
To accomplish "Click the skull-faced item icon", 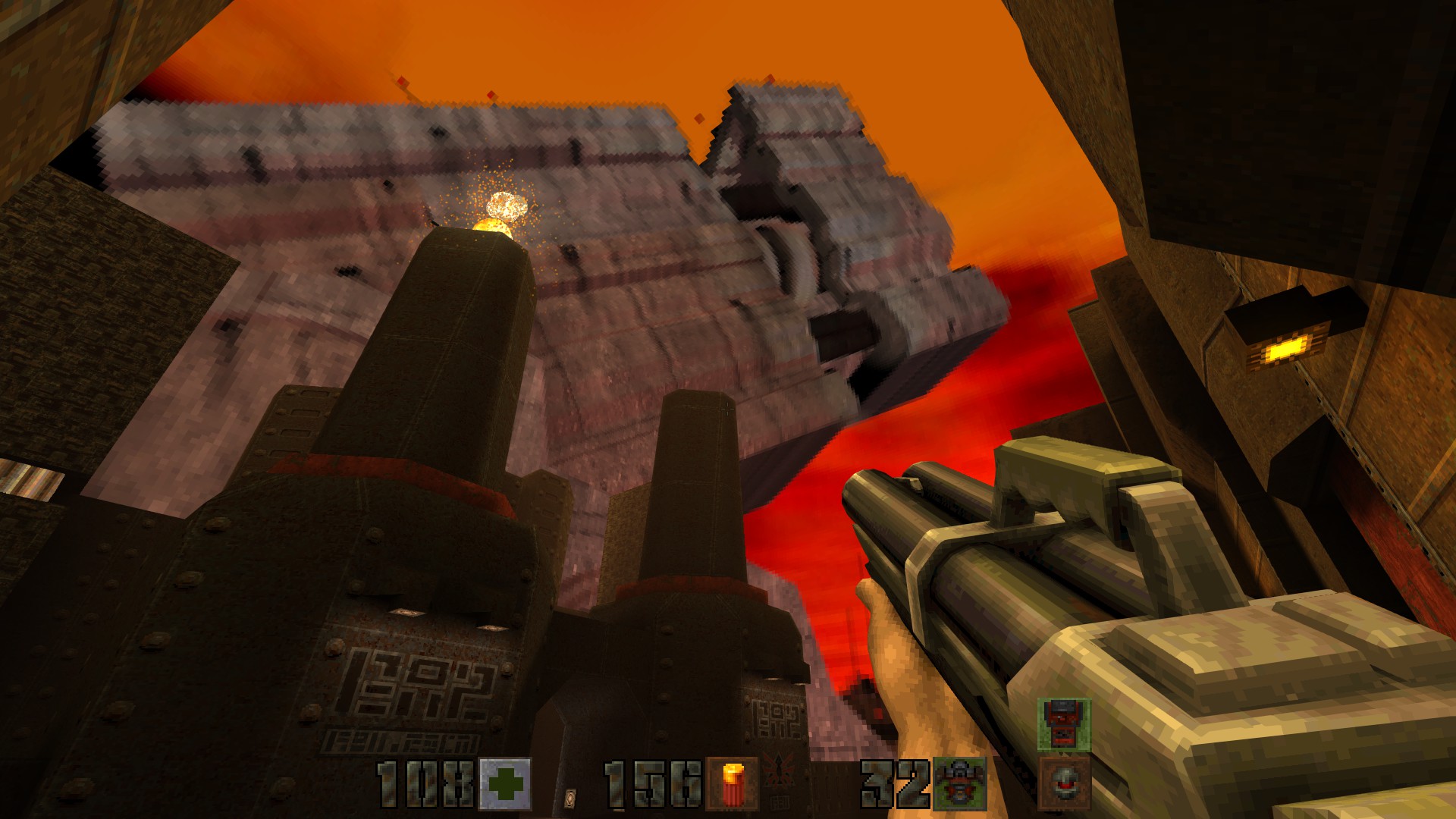I will coord(1064,783).
